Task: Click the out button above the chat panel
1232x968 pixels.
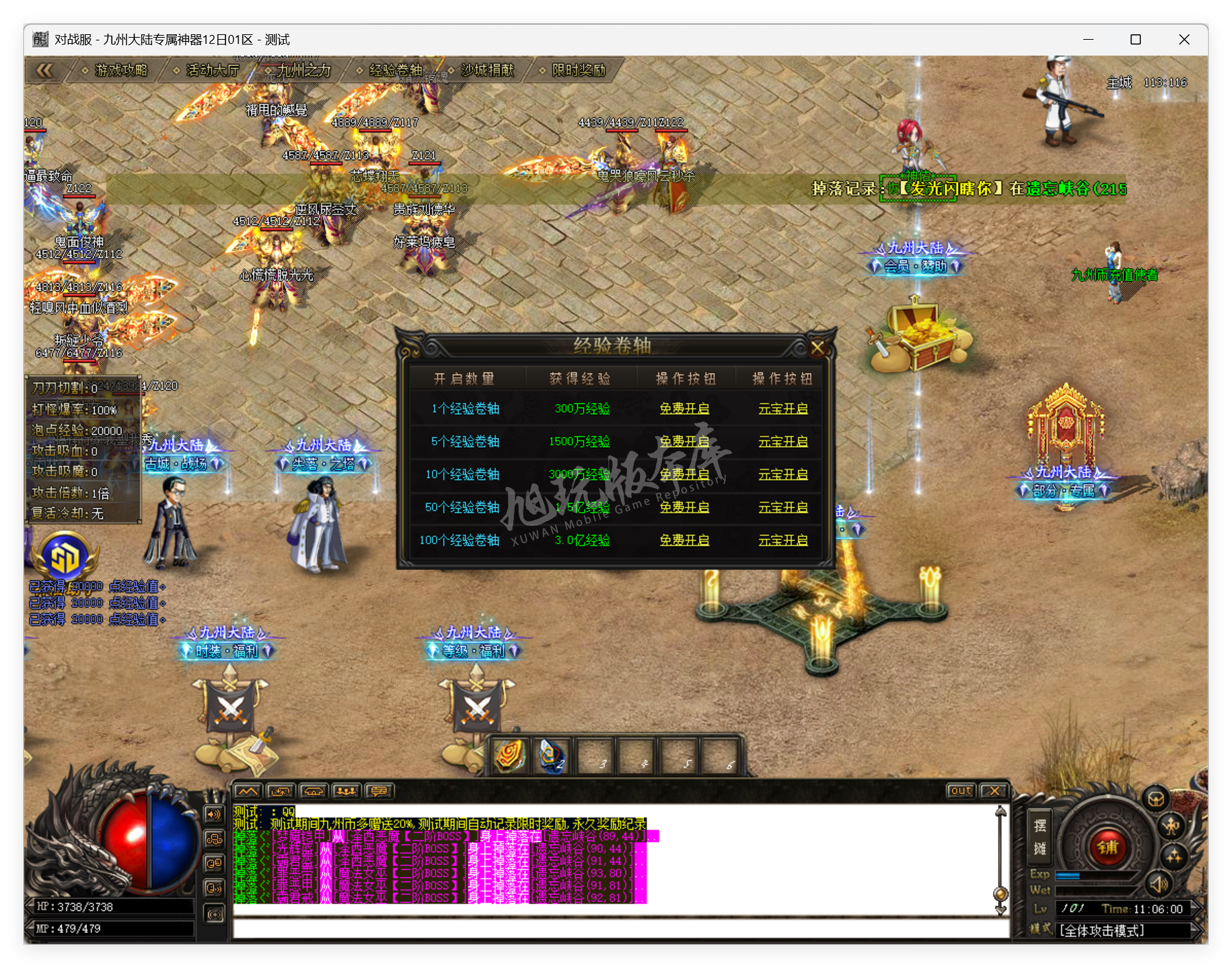Action: [x=961, y=790]
